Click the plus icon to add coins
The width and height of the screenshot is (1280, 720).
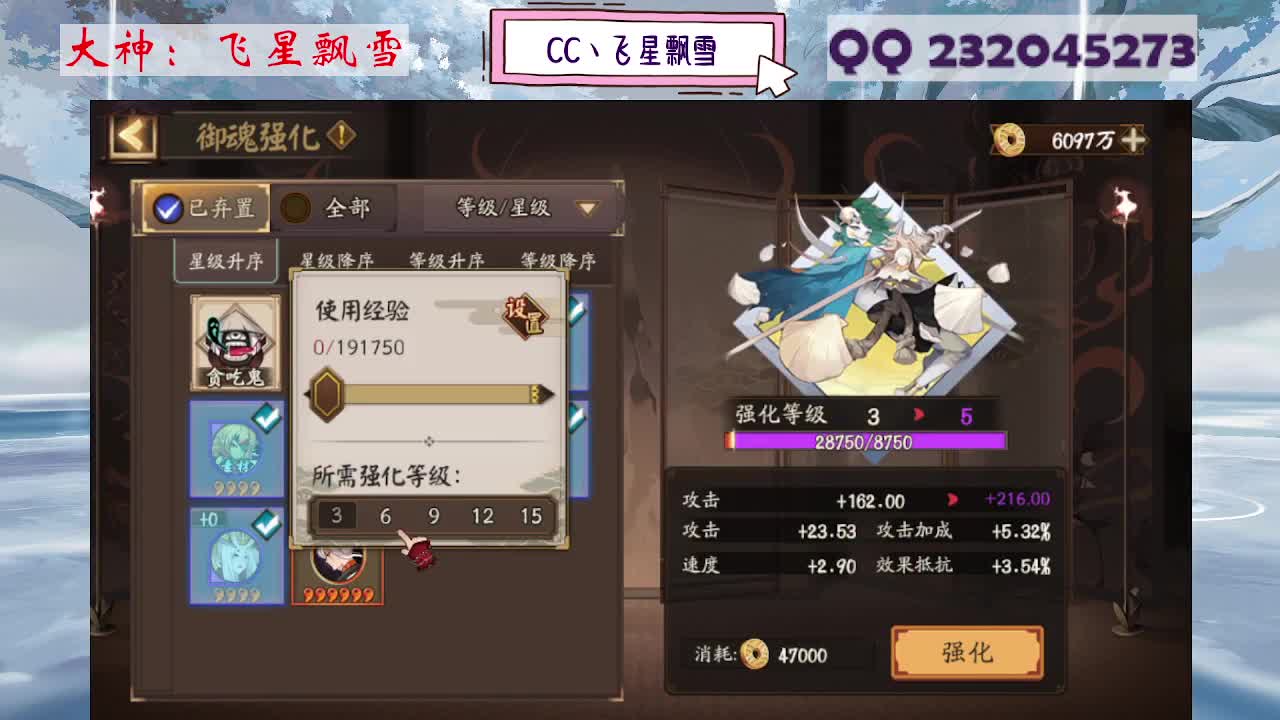tap(1133, 142)
